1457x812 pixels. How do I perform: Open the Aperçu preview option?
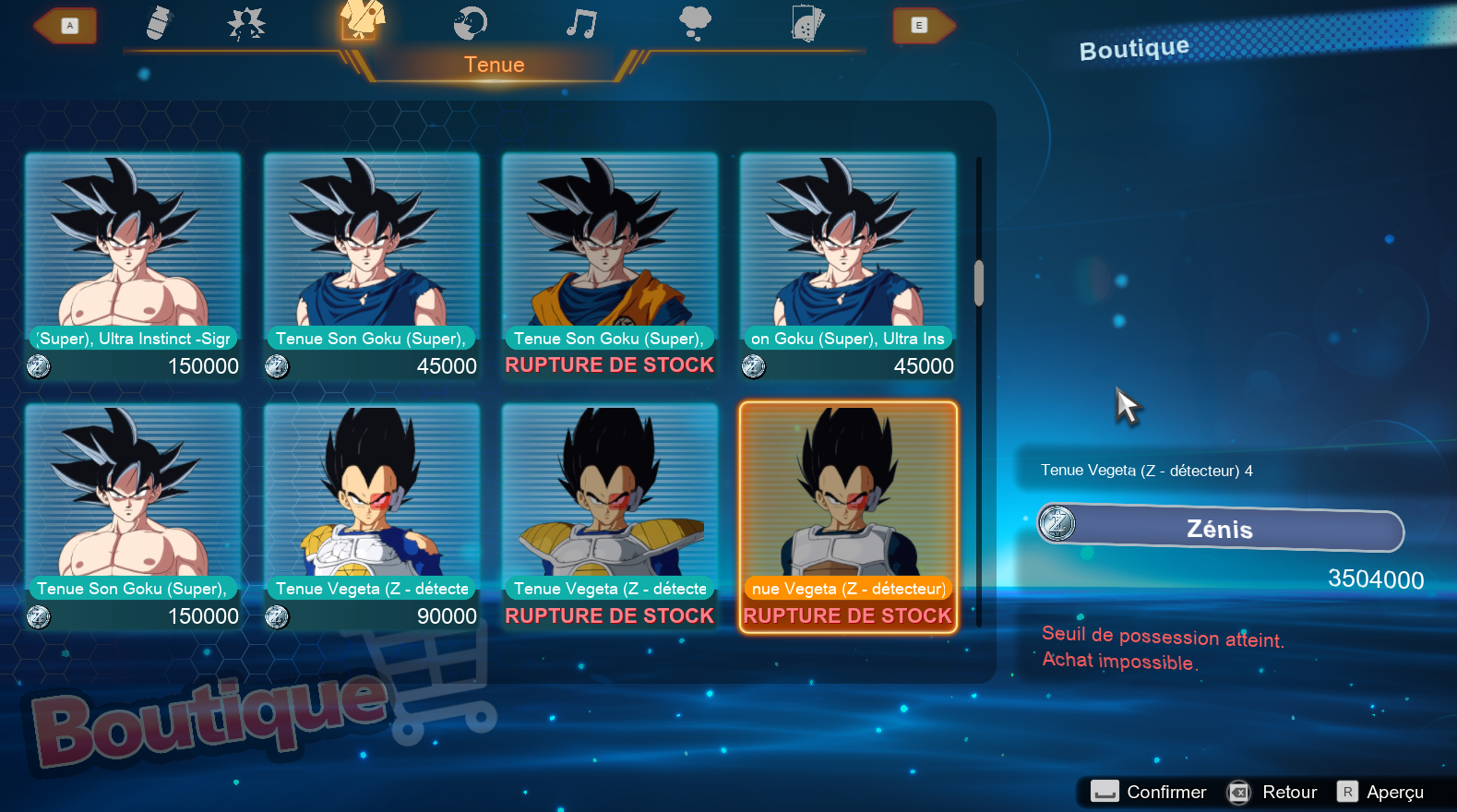coord(1387,792)
